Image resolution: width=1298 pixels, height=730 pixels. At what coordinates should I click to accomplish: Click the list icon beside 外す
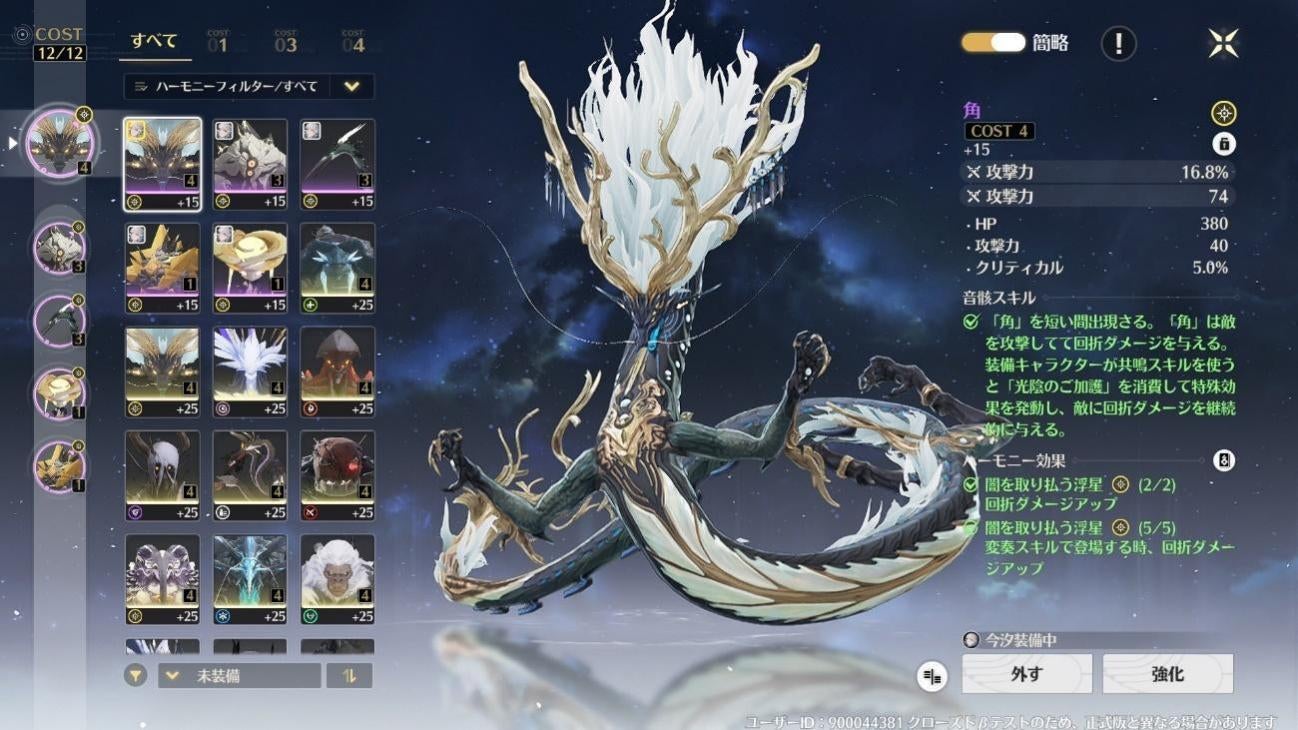tap(932, 677)
